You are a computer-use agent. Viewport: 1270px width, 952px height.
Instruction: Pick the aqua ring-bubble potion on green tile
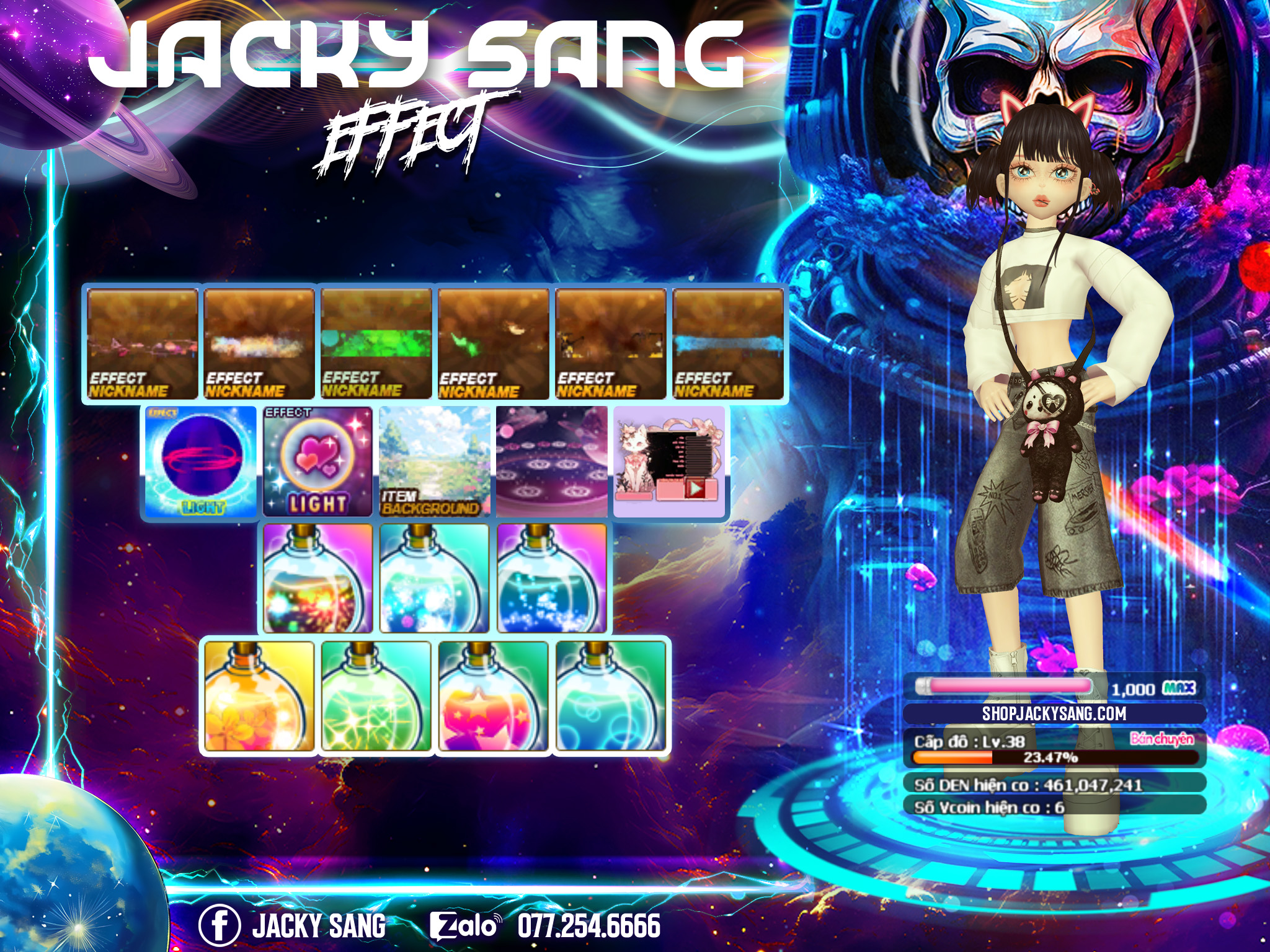tap(610, 697)
